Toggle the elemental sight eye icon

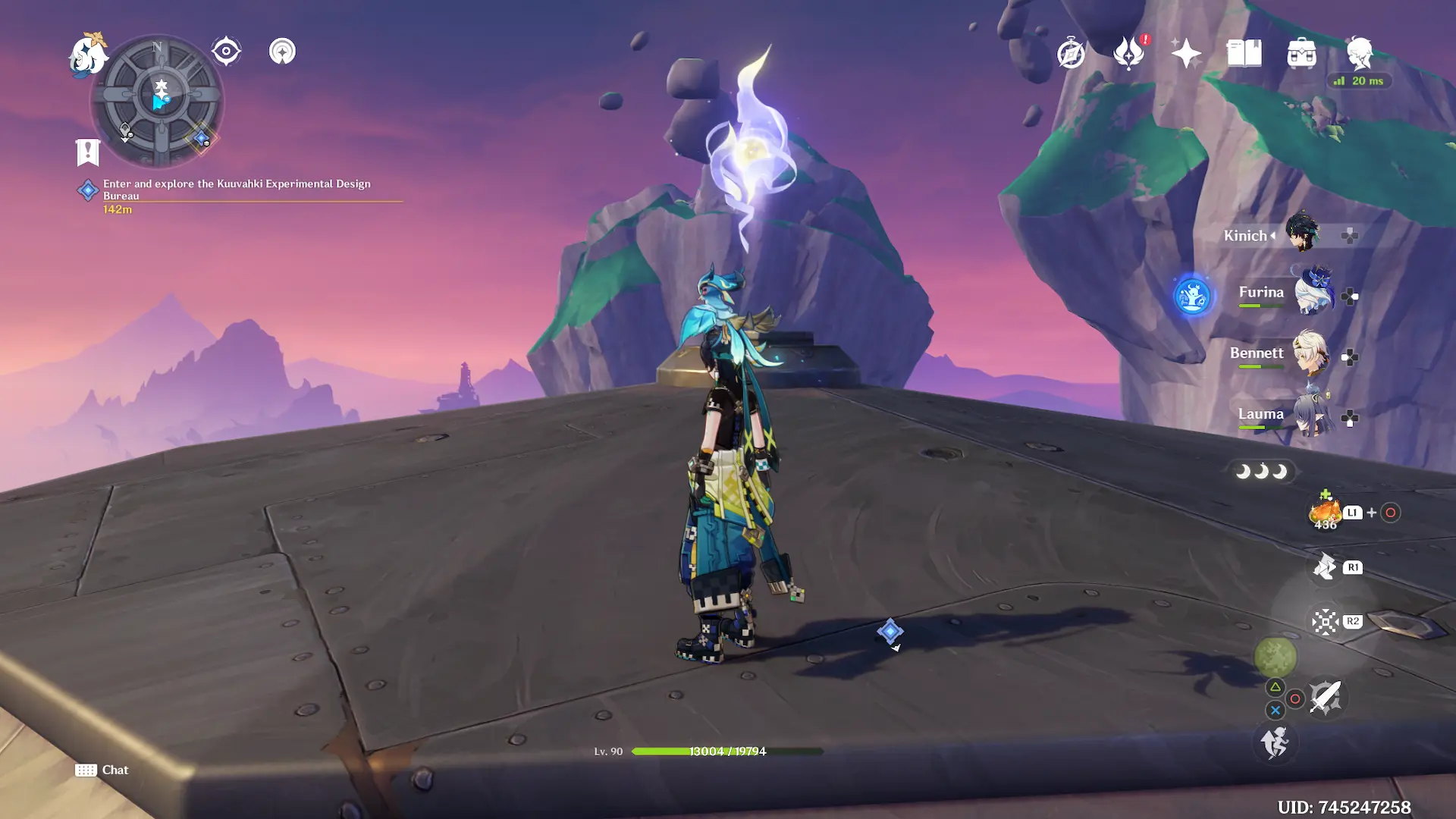click(226, 52)
